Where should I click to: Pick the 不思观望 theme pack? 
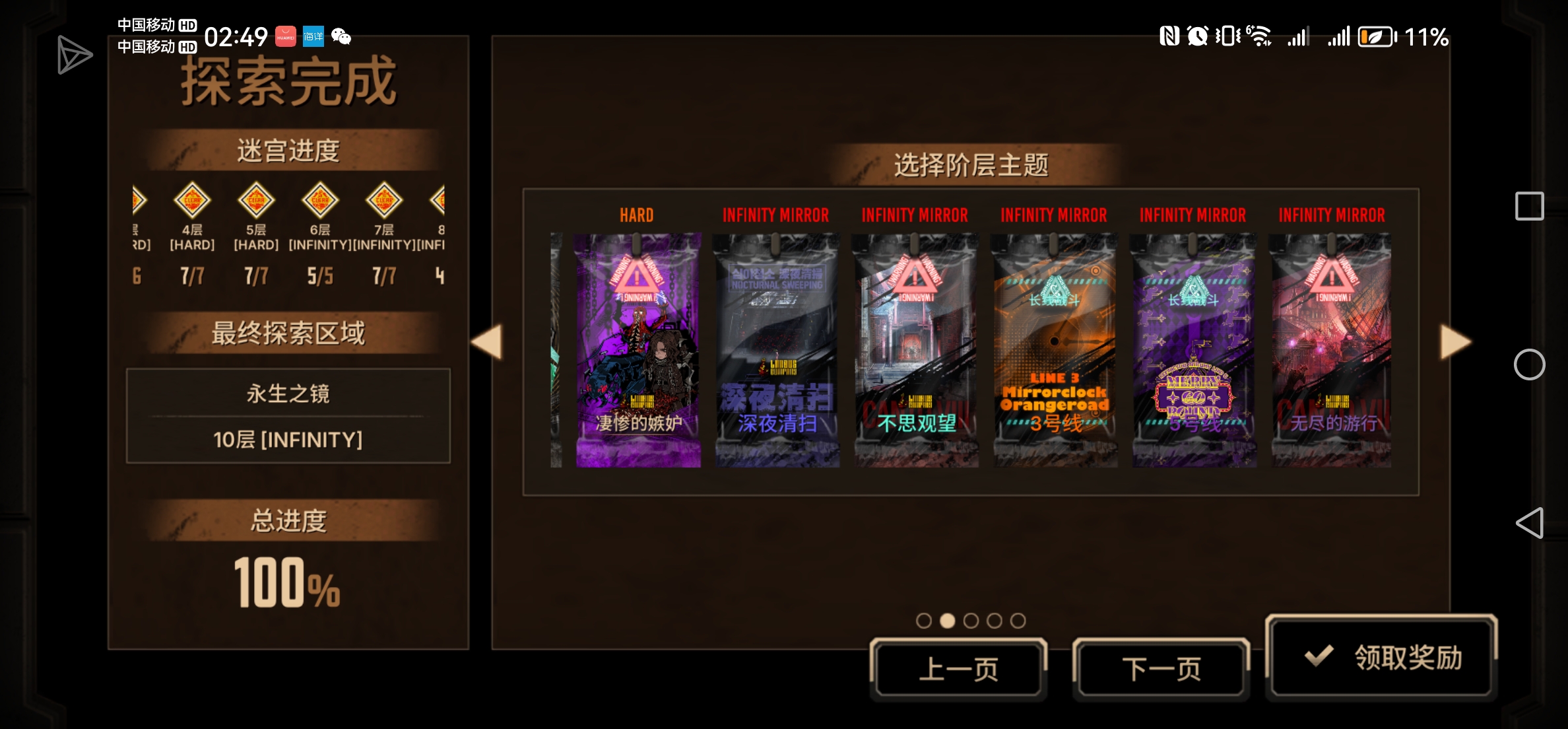[x=916, y=350]
